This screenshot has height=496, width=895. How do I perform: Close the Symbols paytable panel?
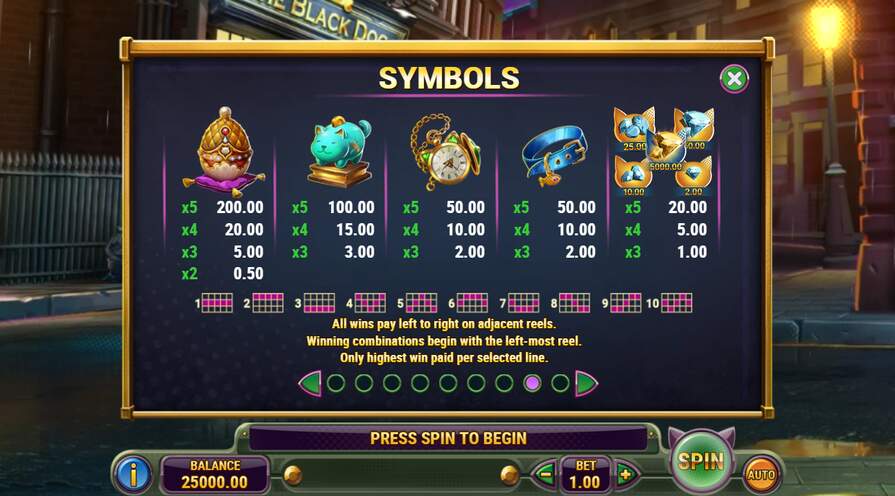[734, 79]
